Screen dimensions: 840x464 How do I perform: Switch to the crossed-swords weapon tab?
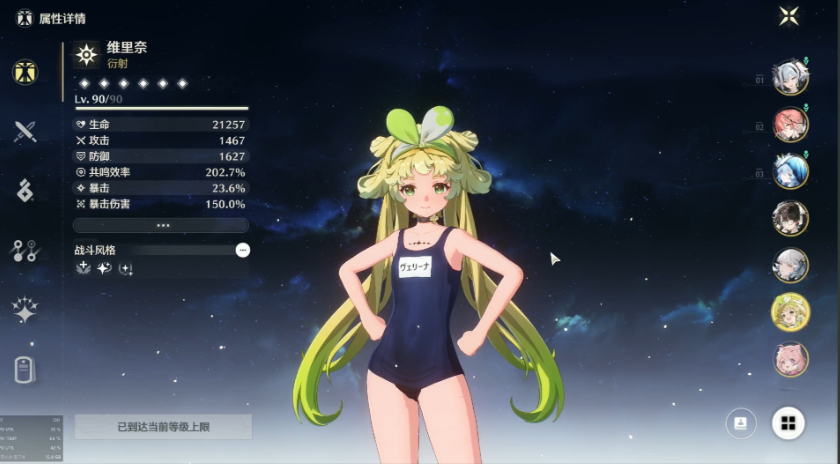(x=25, y=131)
